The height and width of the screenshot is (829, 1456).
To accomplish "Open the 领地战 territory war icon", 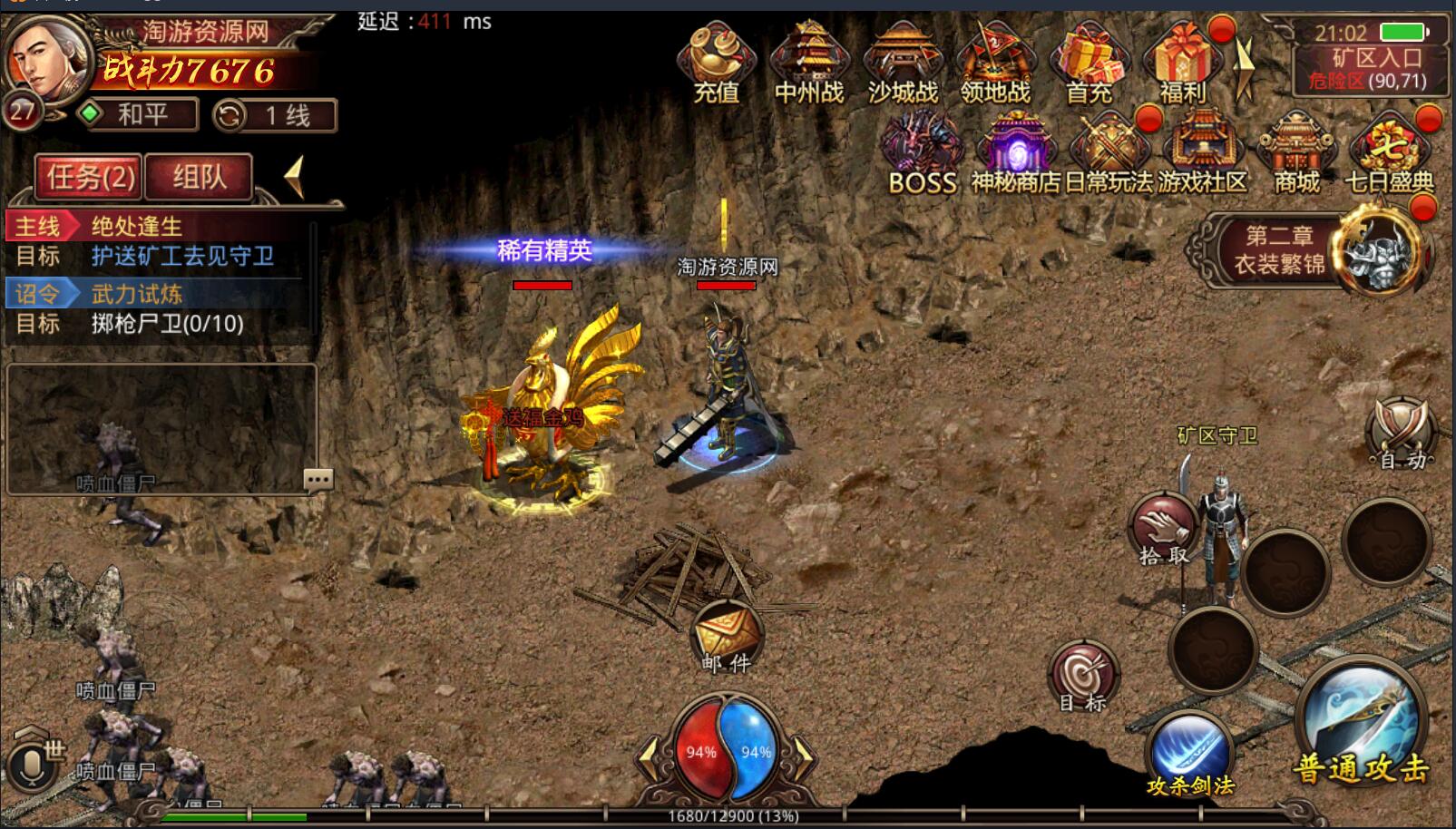I will tap(995, 60).
